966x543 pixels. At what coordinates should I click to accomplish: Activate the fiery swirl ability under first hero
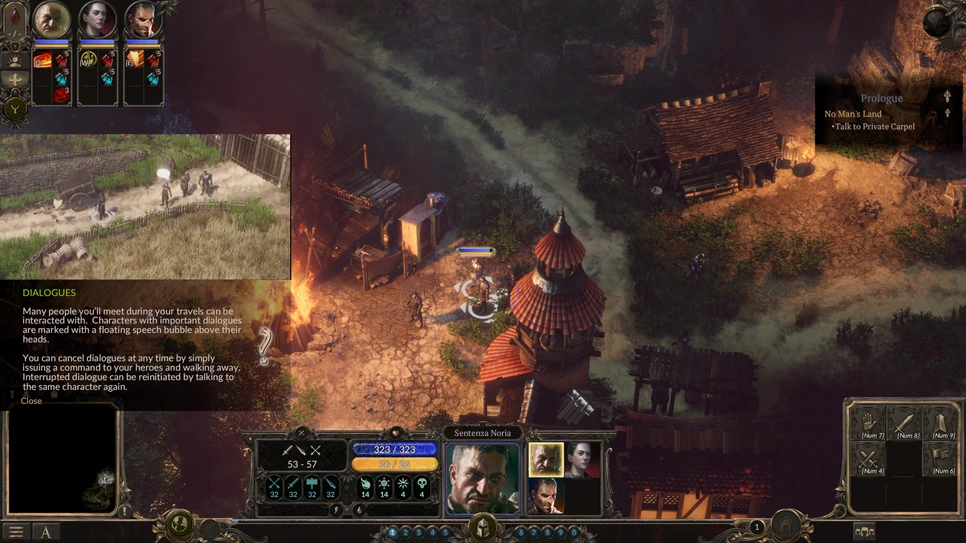point(43,62)
